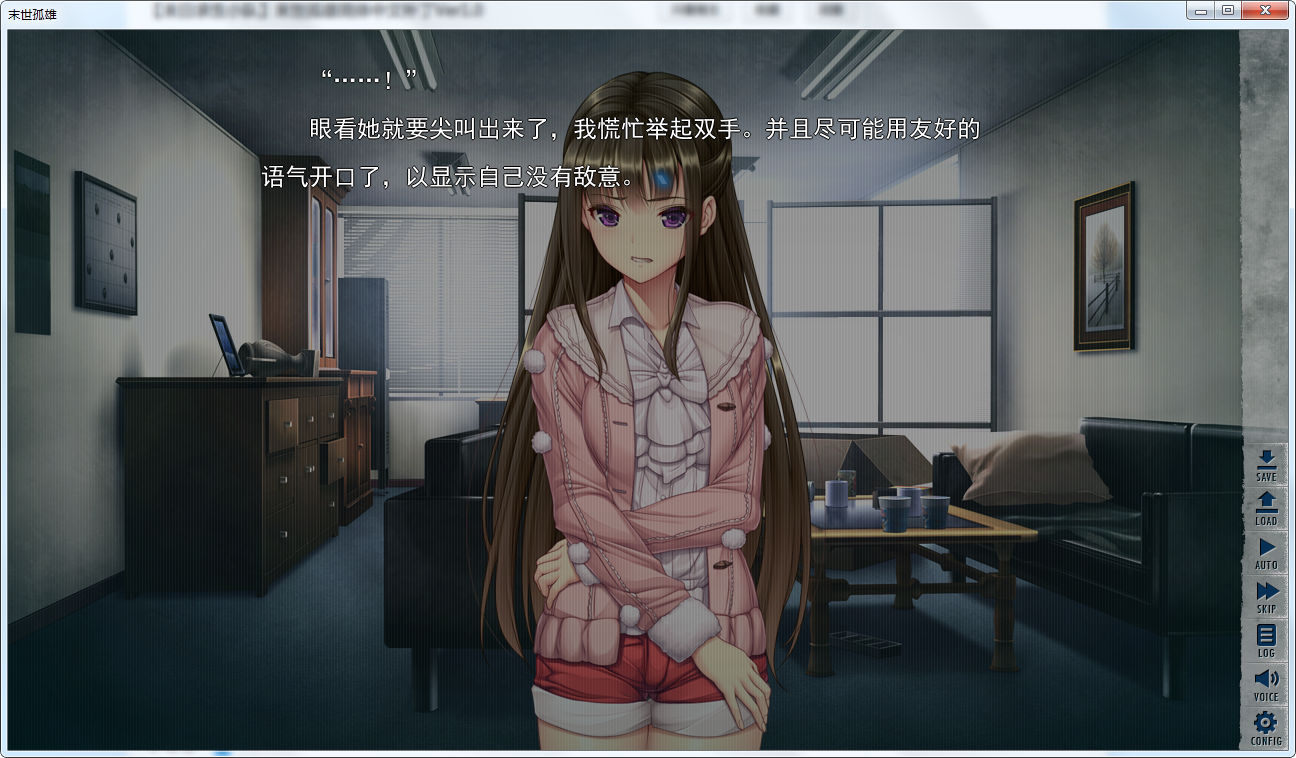Open the LOAD screen with the up-arrow icon

pos(1266,508)
